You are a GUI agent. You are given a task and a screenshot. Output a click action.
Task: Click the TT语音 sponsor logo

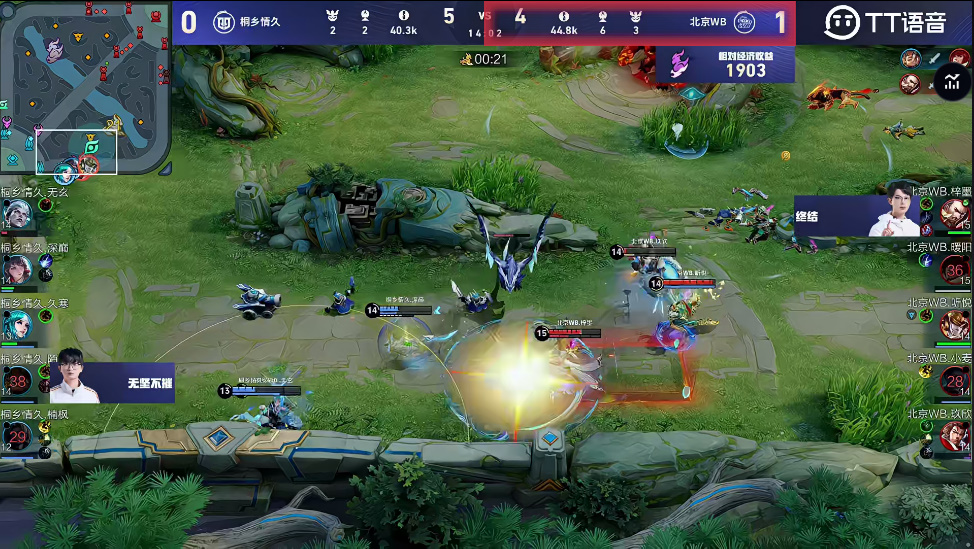[x=884, y=22]
